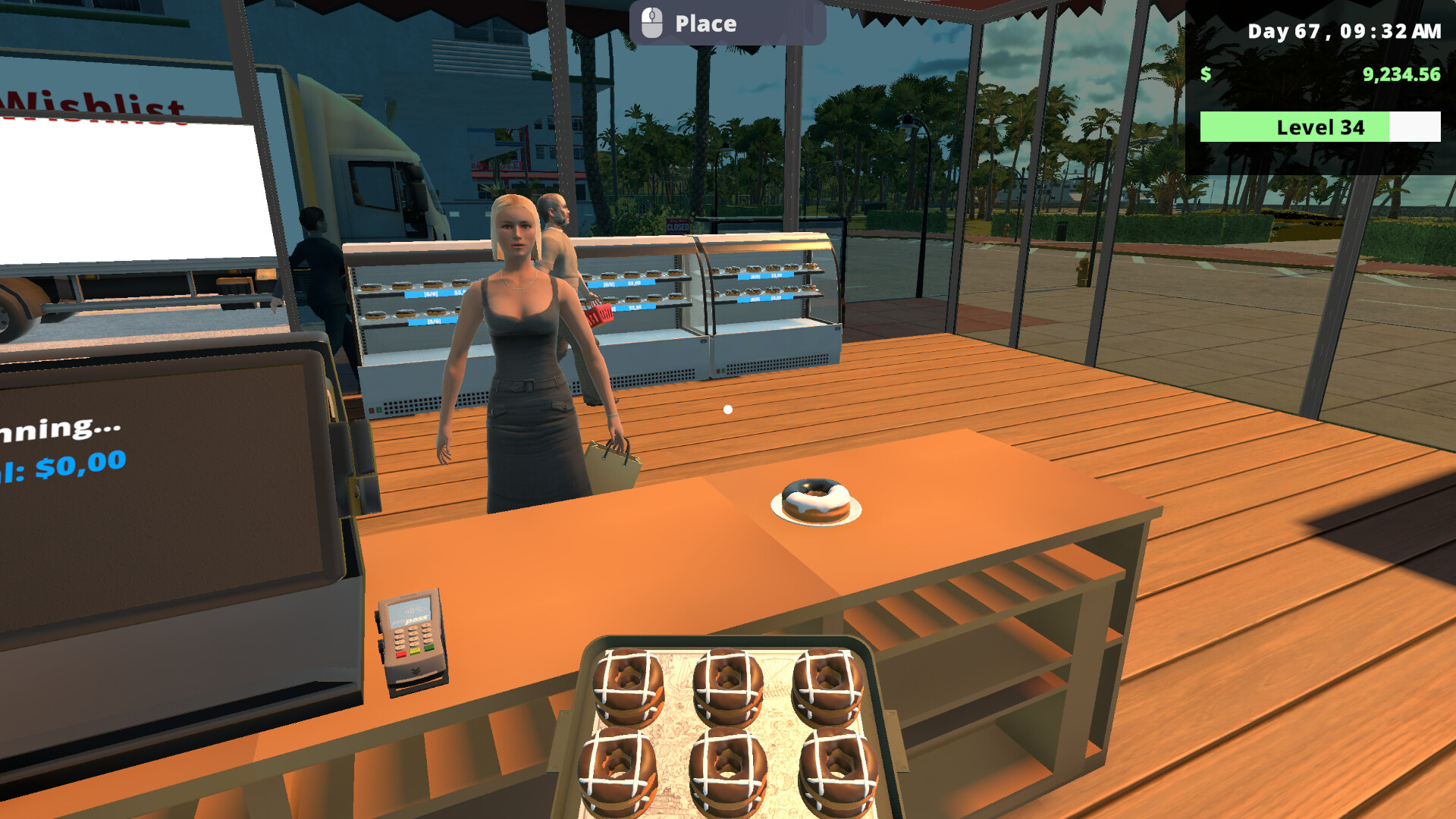The height and width of the screenshot is (819, 1456).
Task: Click the mouse icon above Place label
Action: 651,21
